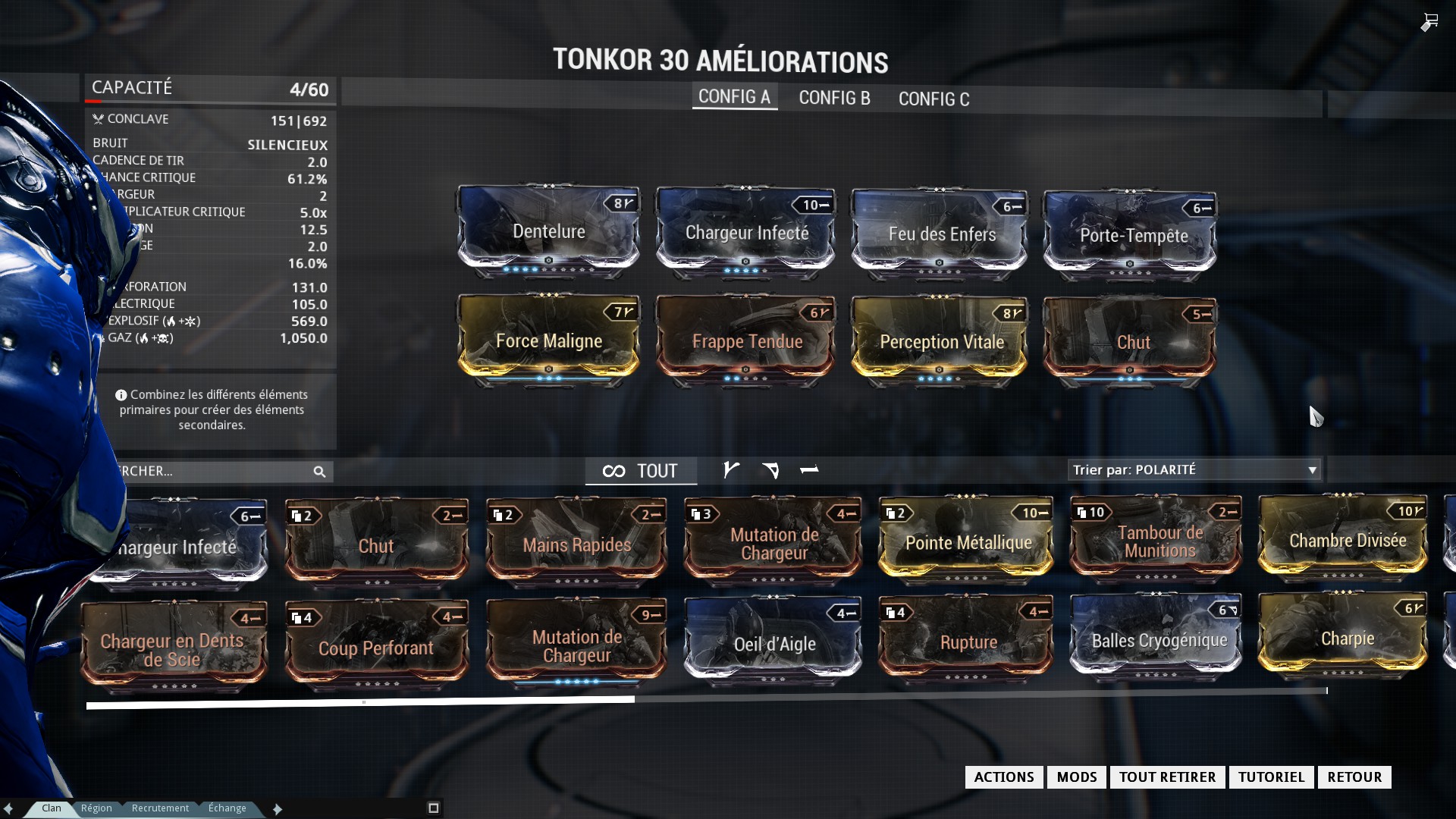This screenshot has width=1456, height=819.
Task: Click the mod search field
Action: (x=212, y=472)
